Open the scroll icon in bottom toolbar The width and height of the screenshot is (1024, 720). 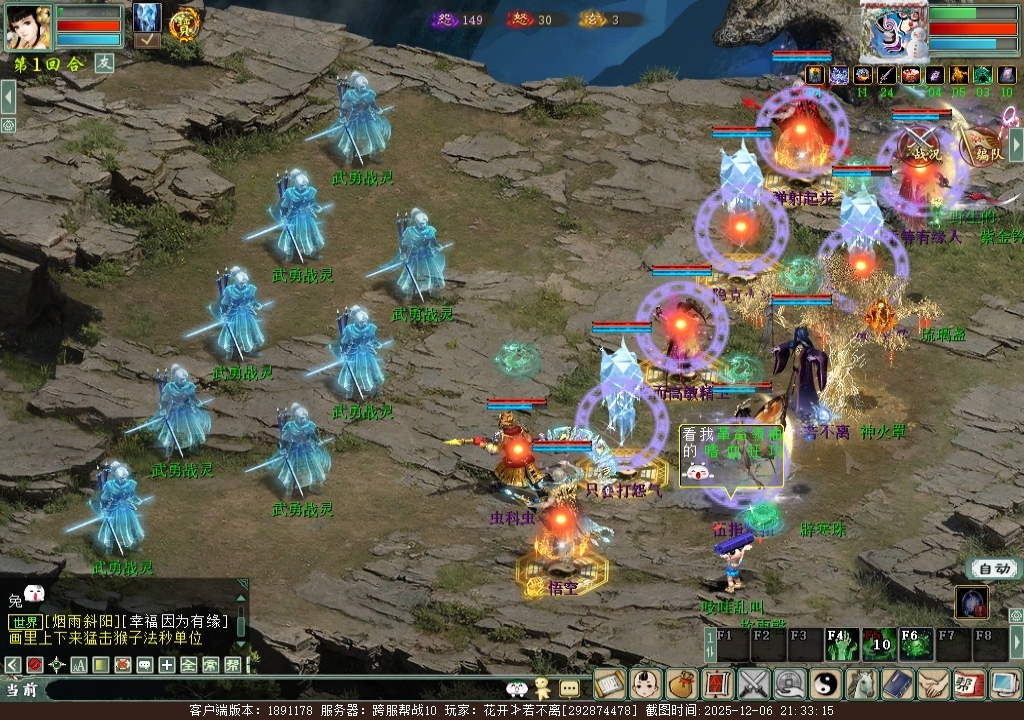[609, 684]
